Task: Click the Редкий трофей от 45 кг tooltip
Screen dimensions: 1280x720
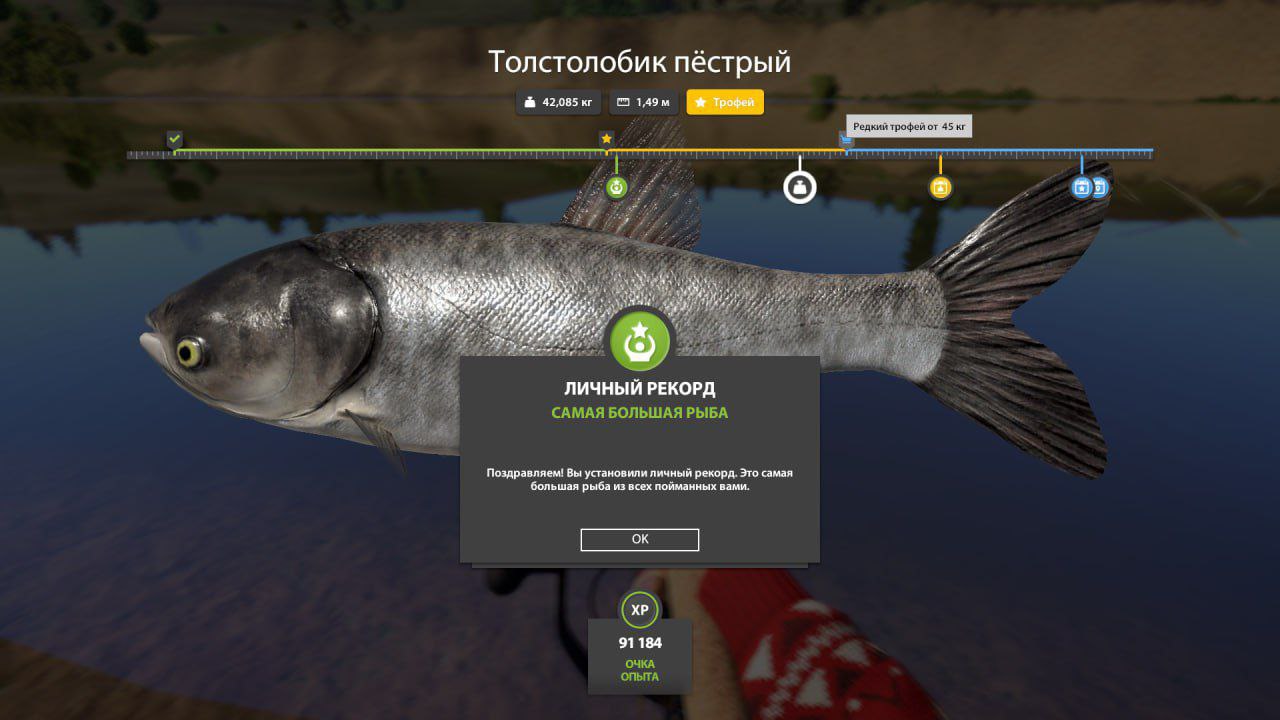Action: [908, 125]
